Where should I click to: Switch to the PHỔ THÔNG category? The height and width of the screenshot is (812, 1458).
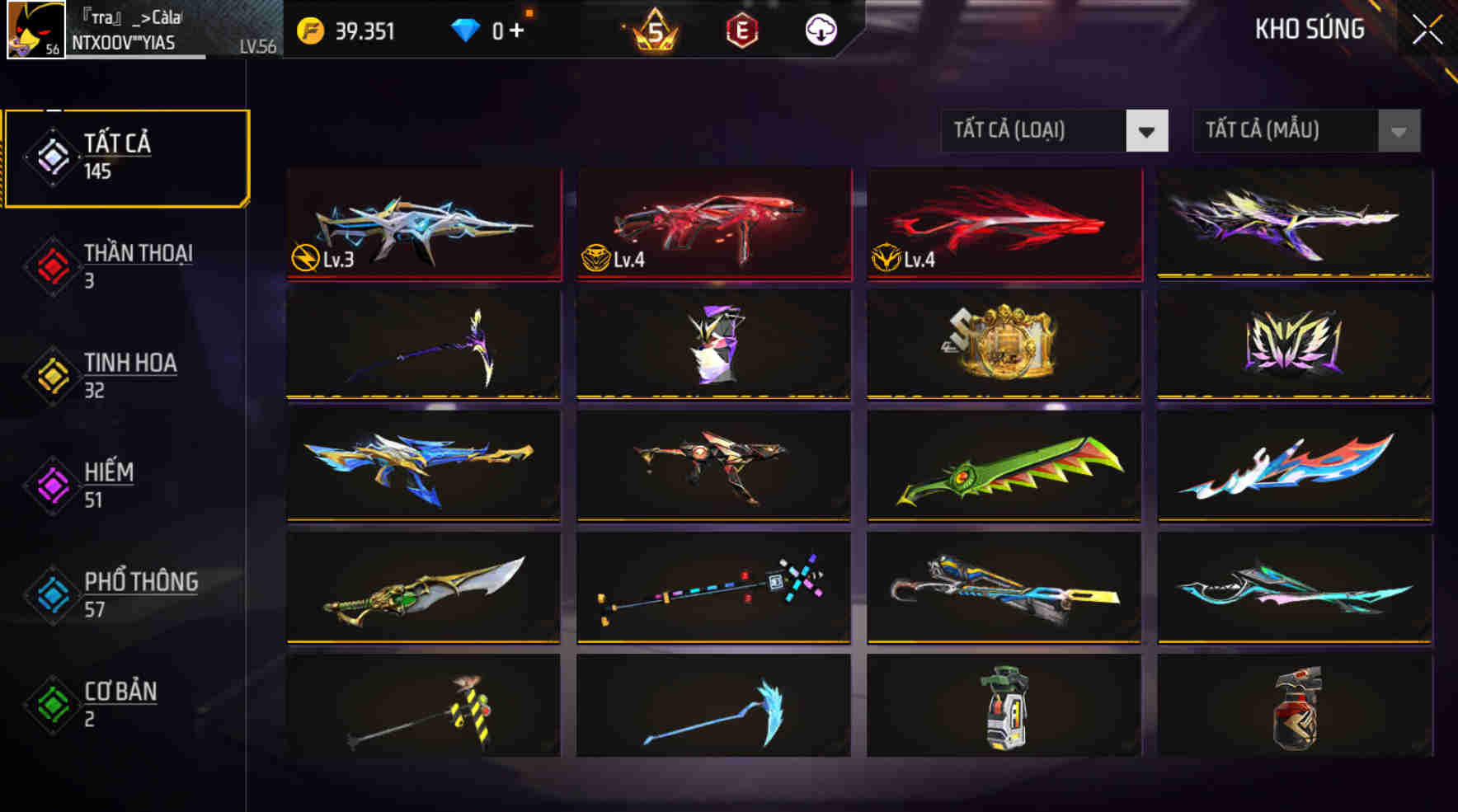pyautogui.click(x=139, y=593)
